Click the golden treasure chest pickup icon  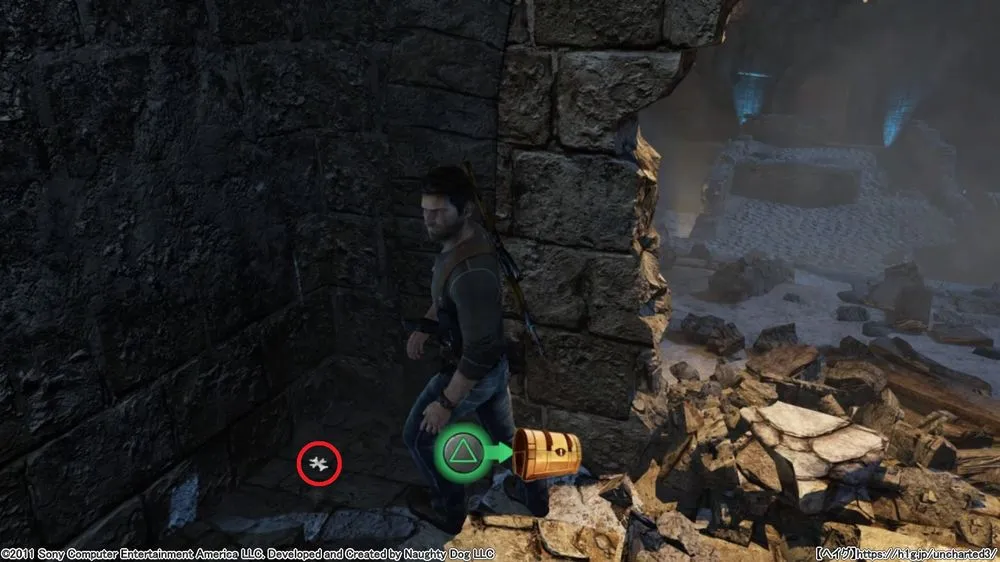[546, 454]
